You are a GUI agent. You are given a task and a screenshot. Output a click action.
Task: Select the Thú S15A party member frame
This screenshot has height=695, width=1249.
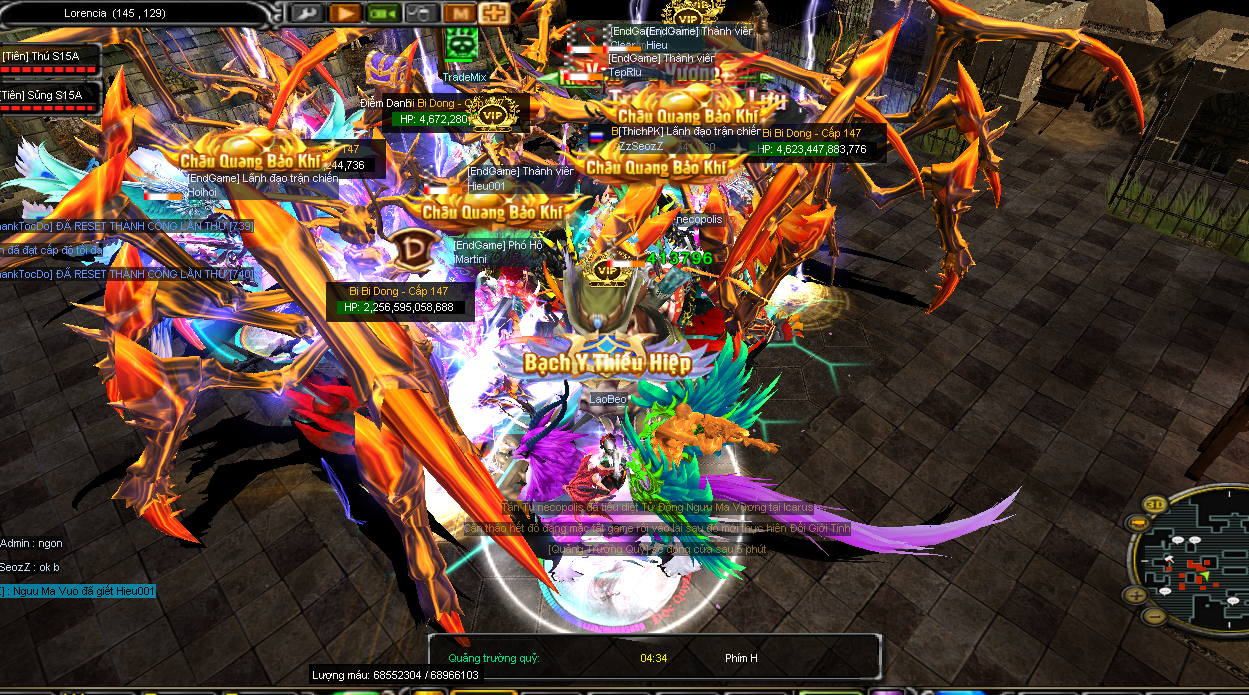coord(50,62)
